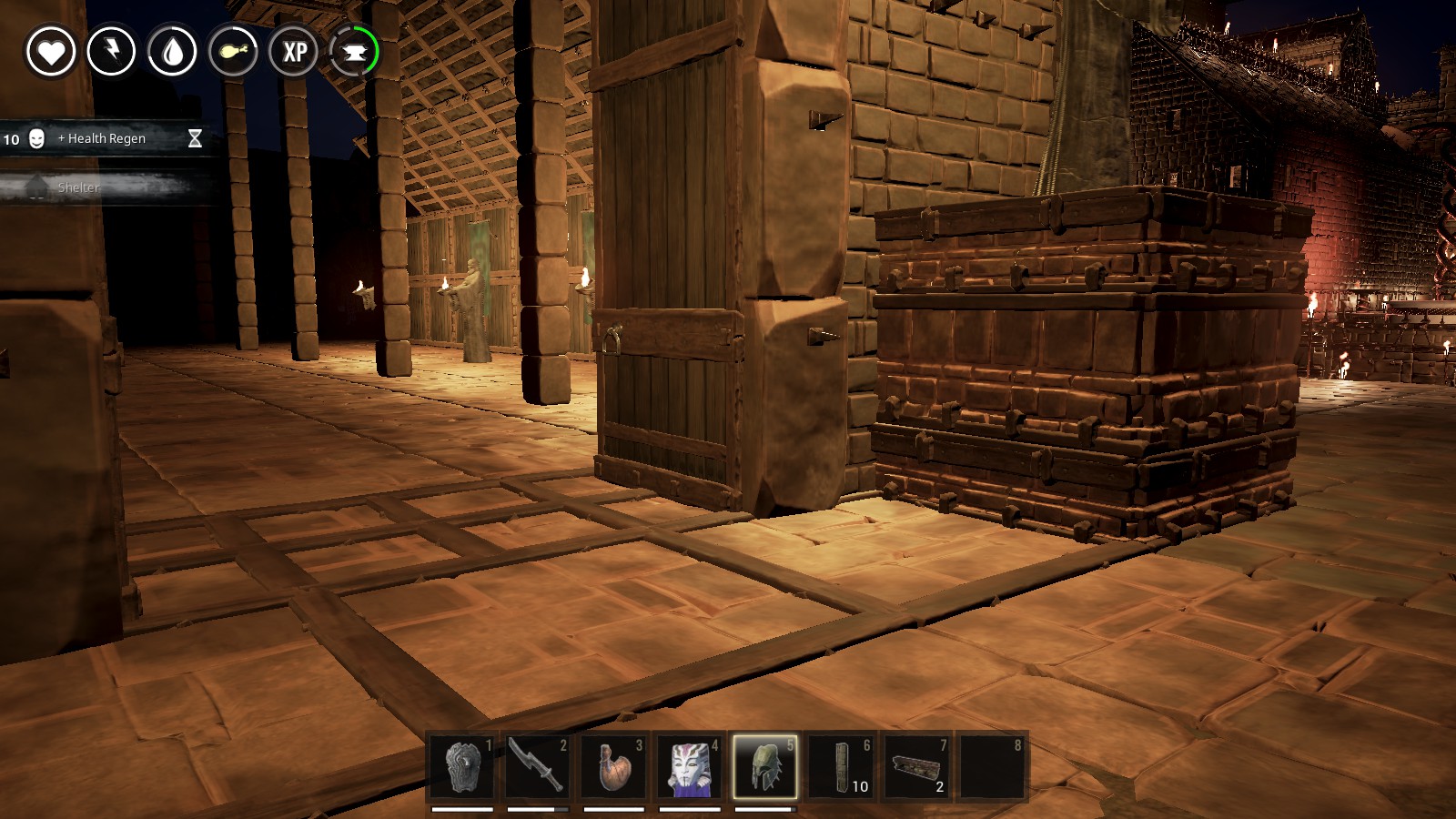This screenshot has height=819, width=1456.
Task: Click the stamina lightning bolt icon
Action: (114, 52)
